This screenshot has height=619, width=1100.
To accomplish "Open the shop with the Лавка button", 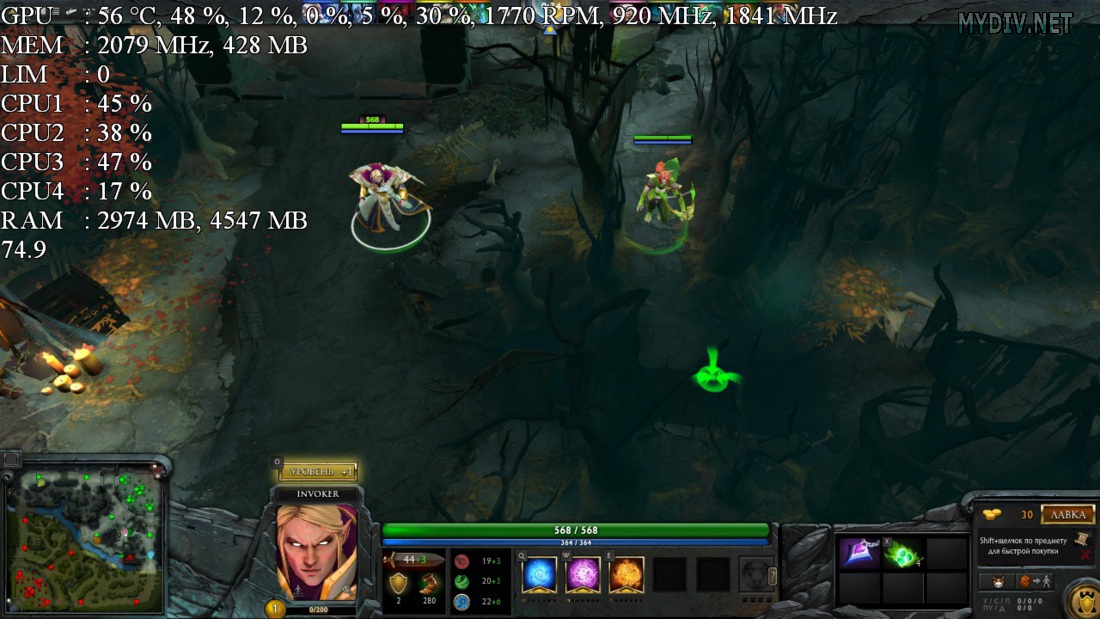I will pos(1066,515).
